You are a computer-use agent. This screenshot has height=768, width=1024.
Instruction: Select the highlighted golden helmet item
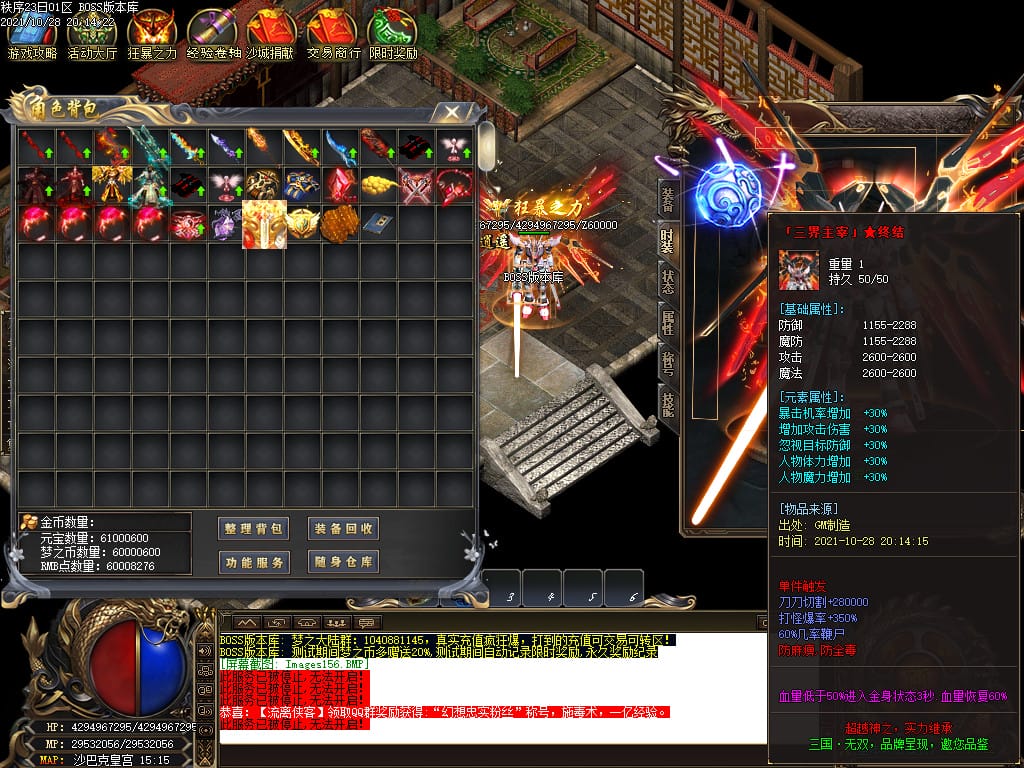pos(265,224)
